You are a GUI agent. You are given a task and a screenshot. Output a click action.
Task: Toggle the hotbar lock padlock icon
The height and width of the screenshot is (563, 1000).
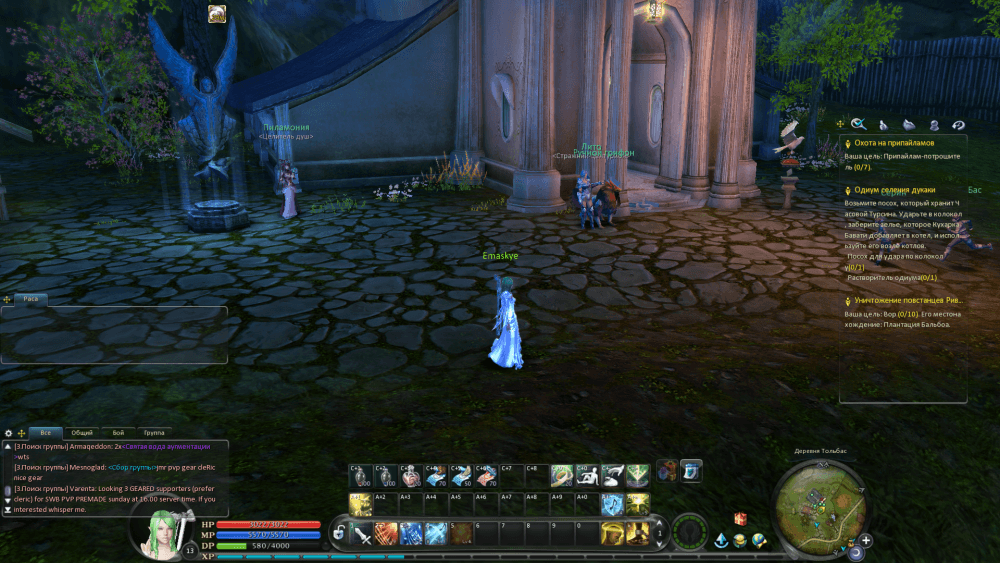coord(340,534)
